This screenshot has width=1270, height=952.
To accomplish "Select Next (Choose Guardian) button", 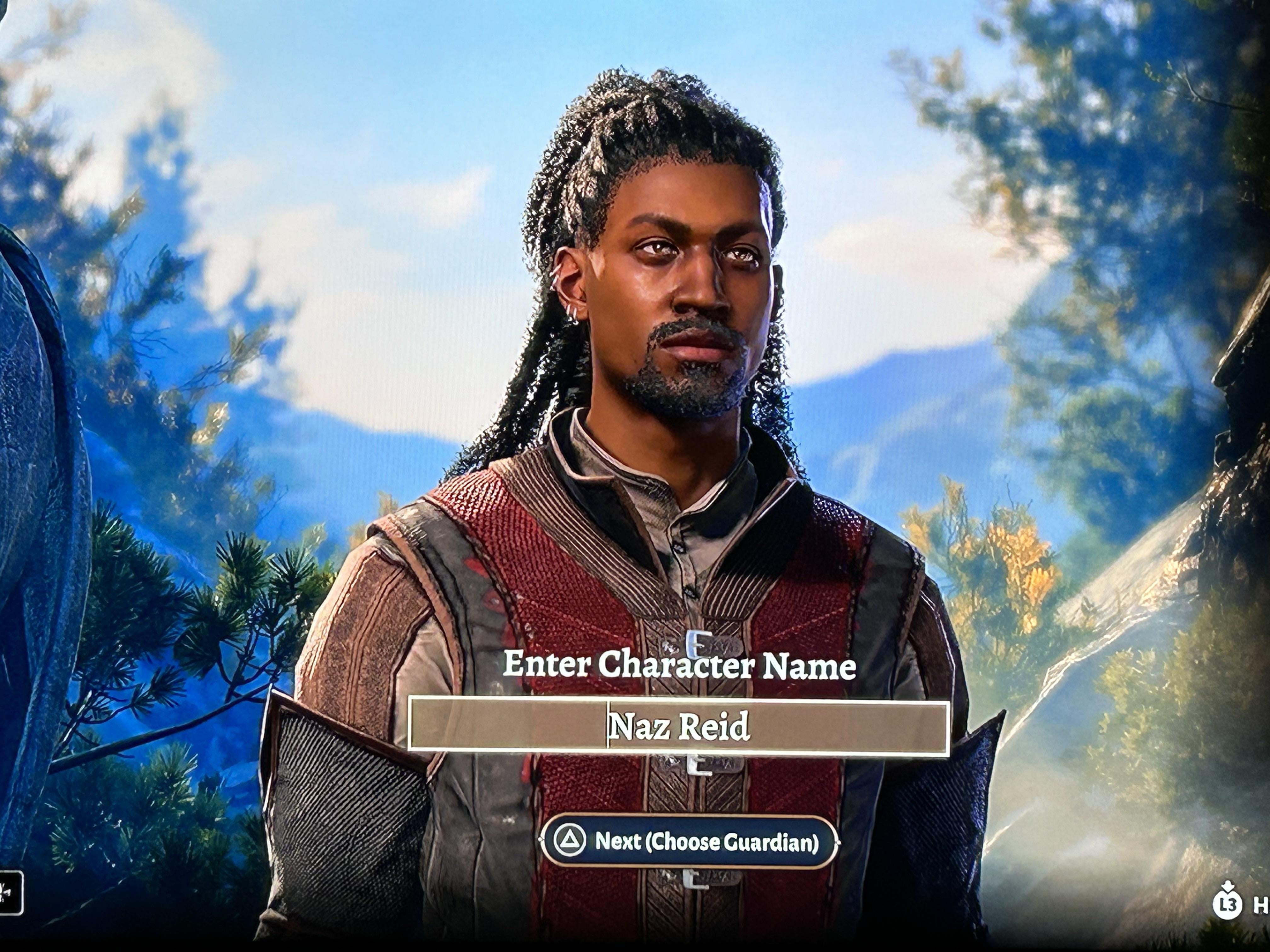I will point(689,842).
